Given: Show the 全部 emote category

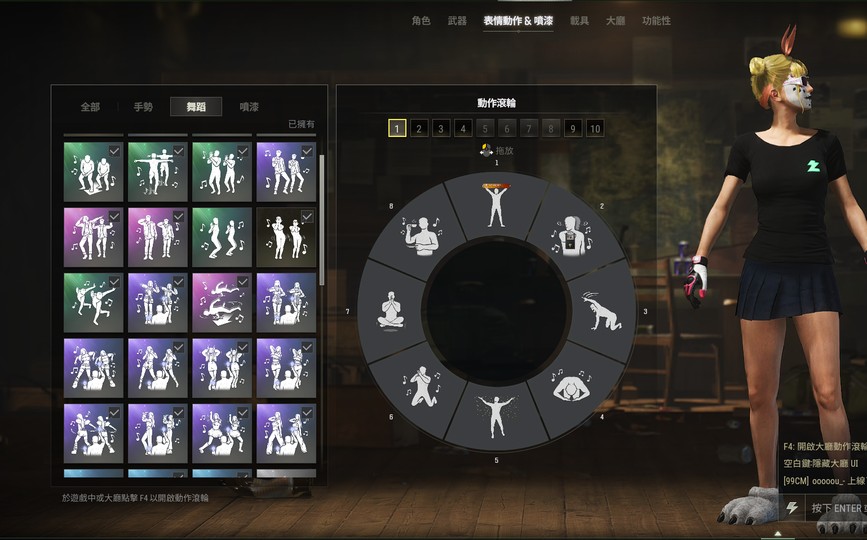Looking at the screenshot, I should tap(90, 107).
